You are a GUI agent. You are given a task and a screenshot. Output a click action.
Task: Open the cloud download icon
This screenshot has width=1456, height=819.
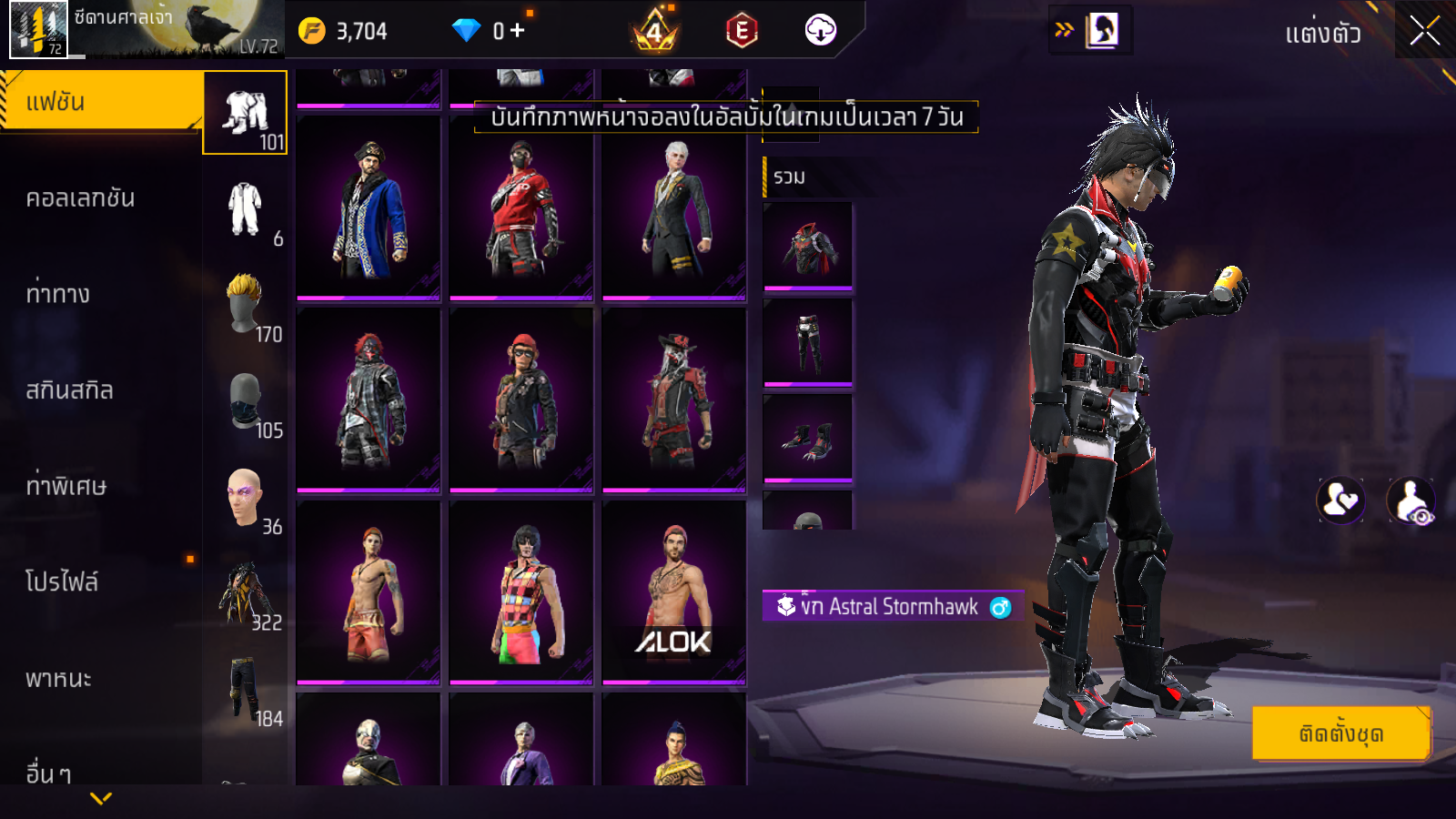coord(820,31)
